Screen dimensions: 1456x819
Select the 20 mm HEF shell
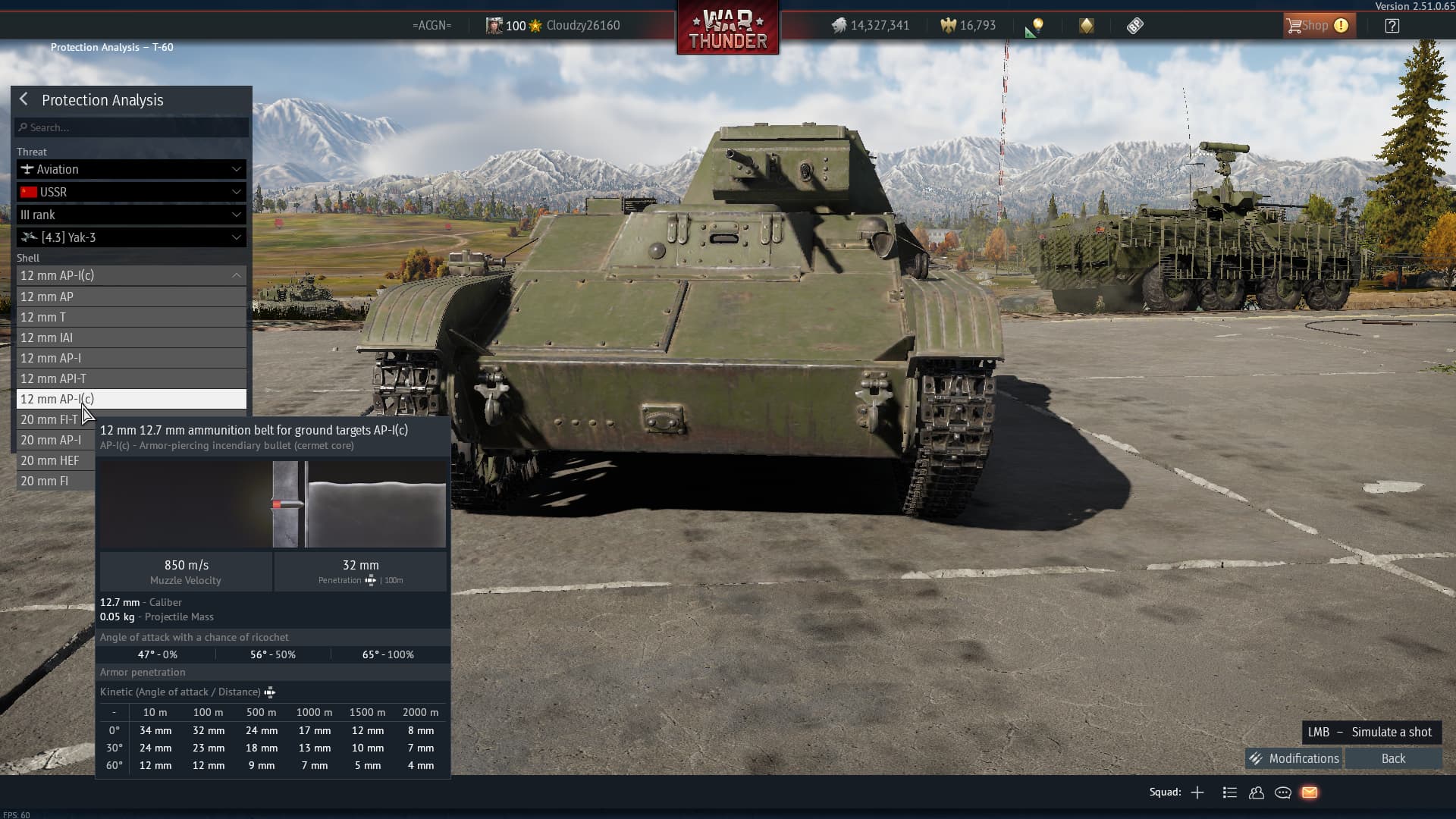tap(53, 460)
